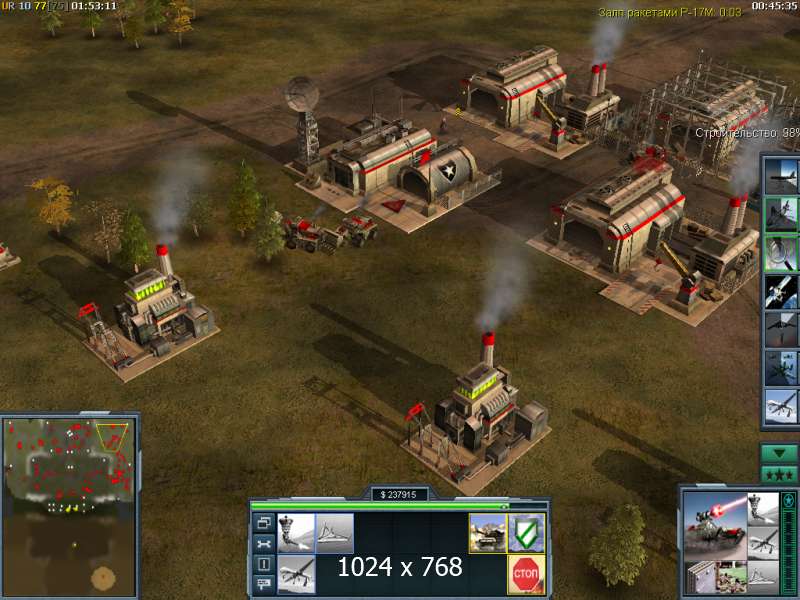The width and height of the screenshot is (800, 600).
Task: Choose the tank icon command button
Action: coord(488,533)
